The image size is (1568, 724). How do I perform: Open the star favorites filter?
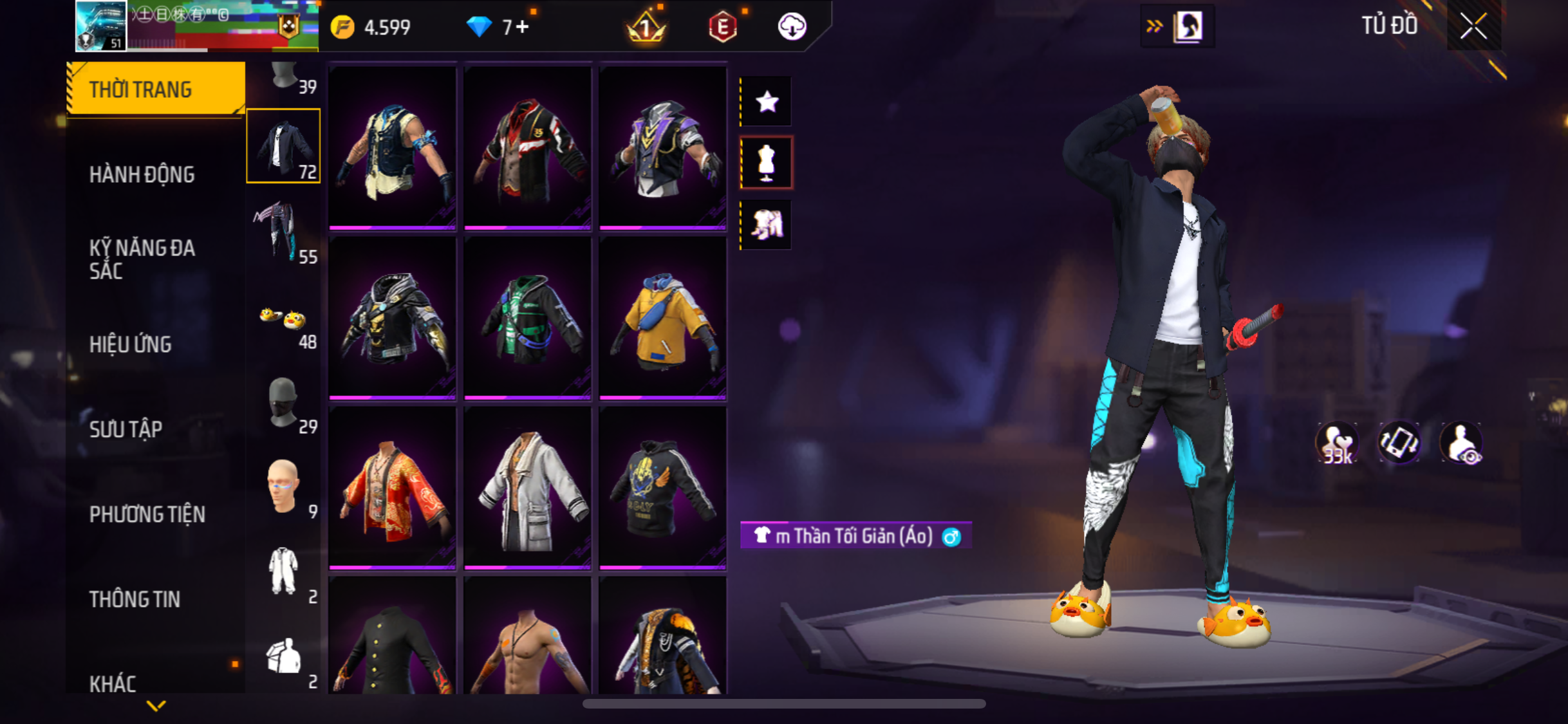[x=767, y=102]
